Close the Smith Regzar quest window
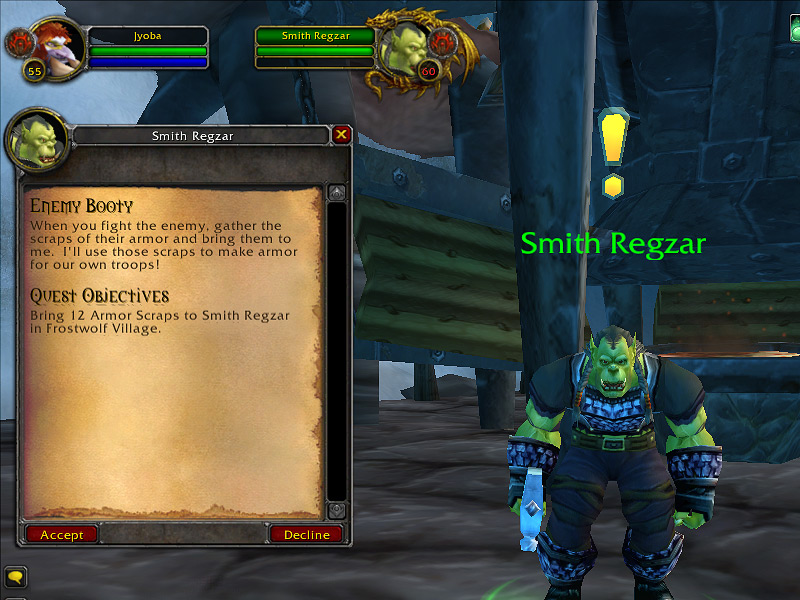 pos(342,134)
